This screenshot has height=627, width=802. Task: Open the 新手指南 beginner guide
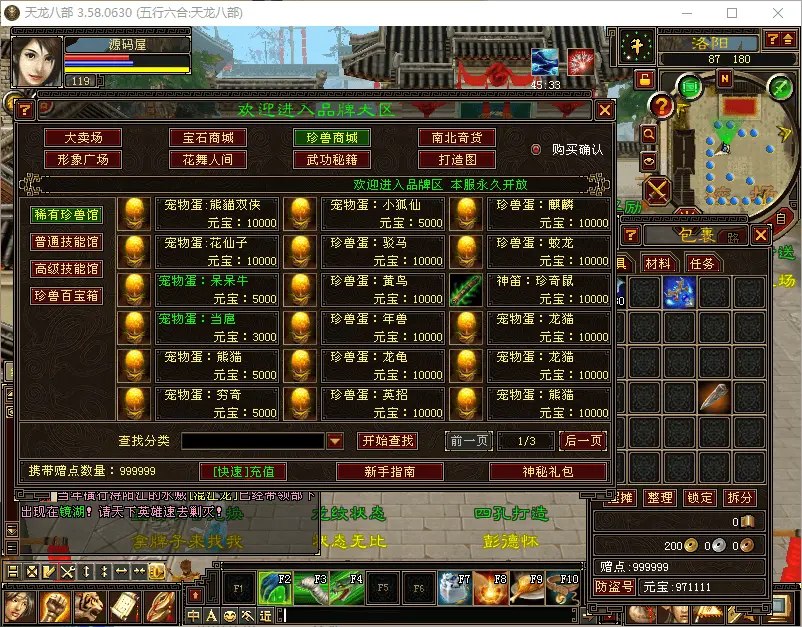(x=389, y=471)
